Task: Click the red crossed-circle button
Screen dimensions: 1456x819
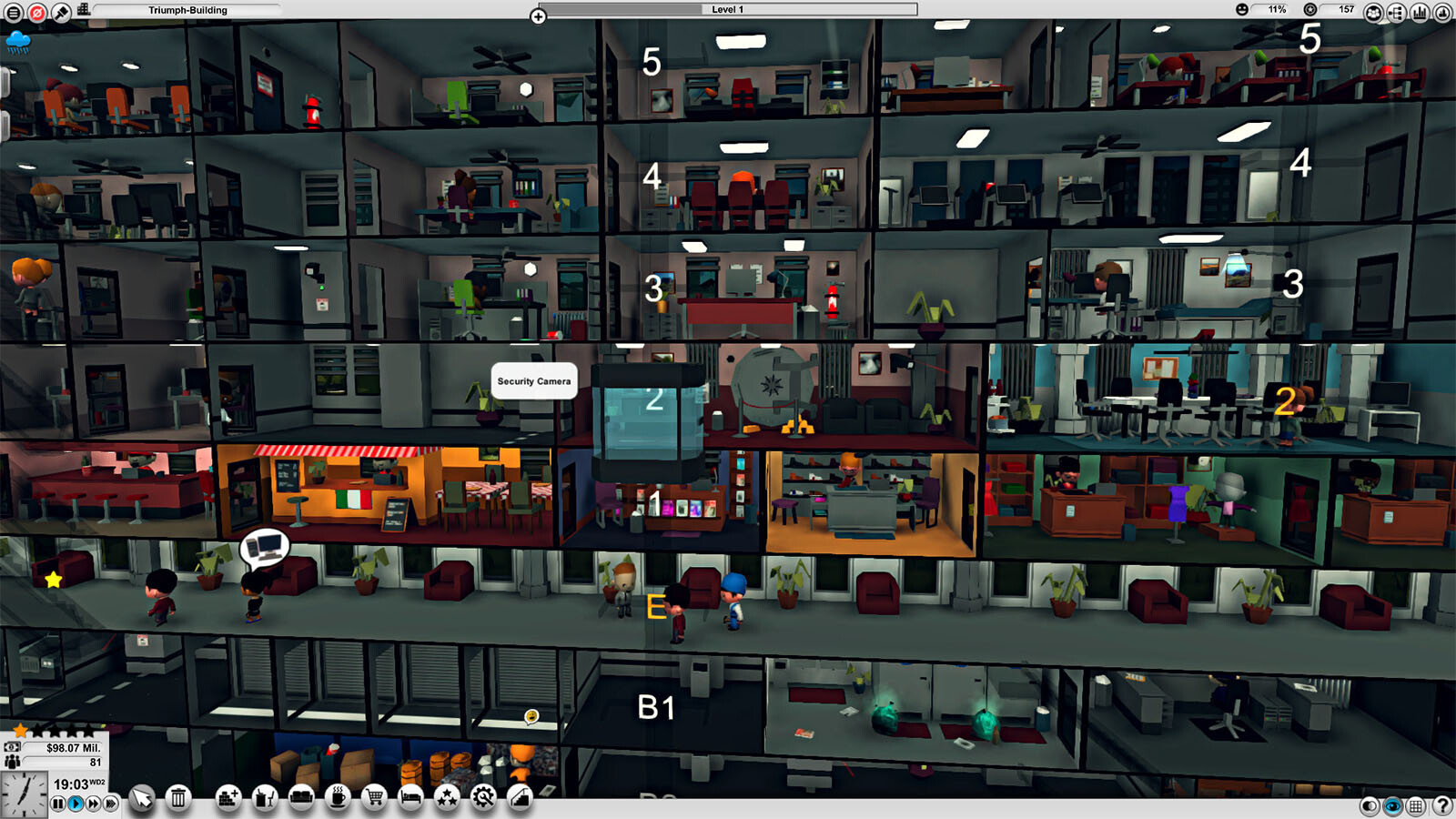Action: tap(37, 13)
